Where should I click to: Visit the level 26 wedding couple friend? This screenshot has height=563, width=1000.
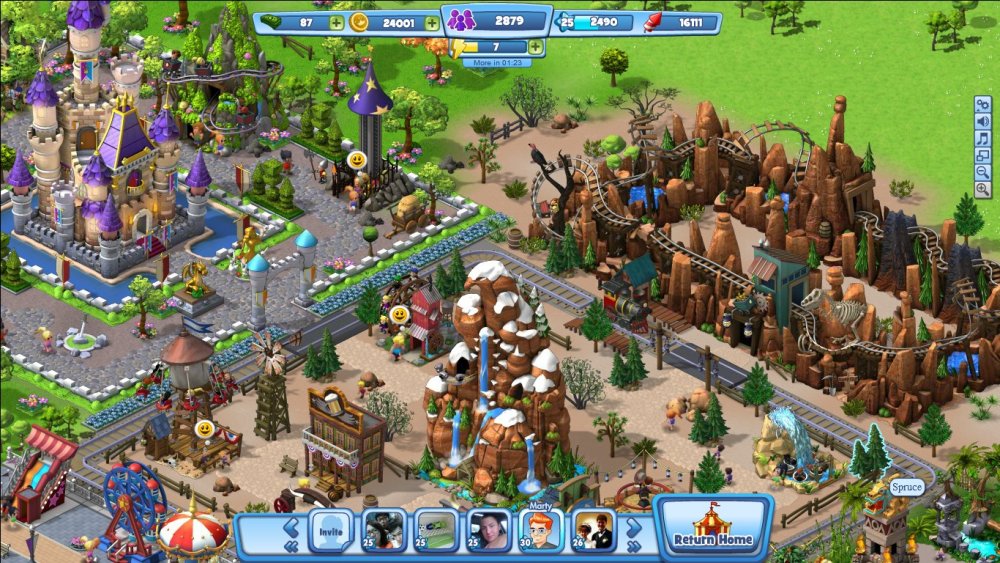tap(594, 530)
